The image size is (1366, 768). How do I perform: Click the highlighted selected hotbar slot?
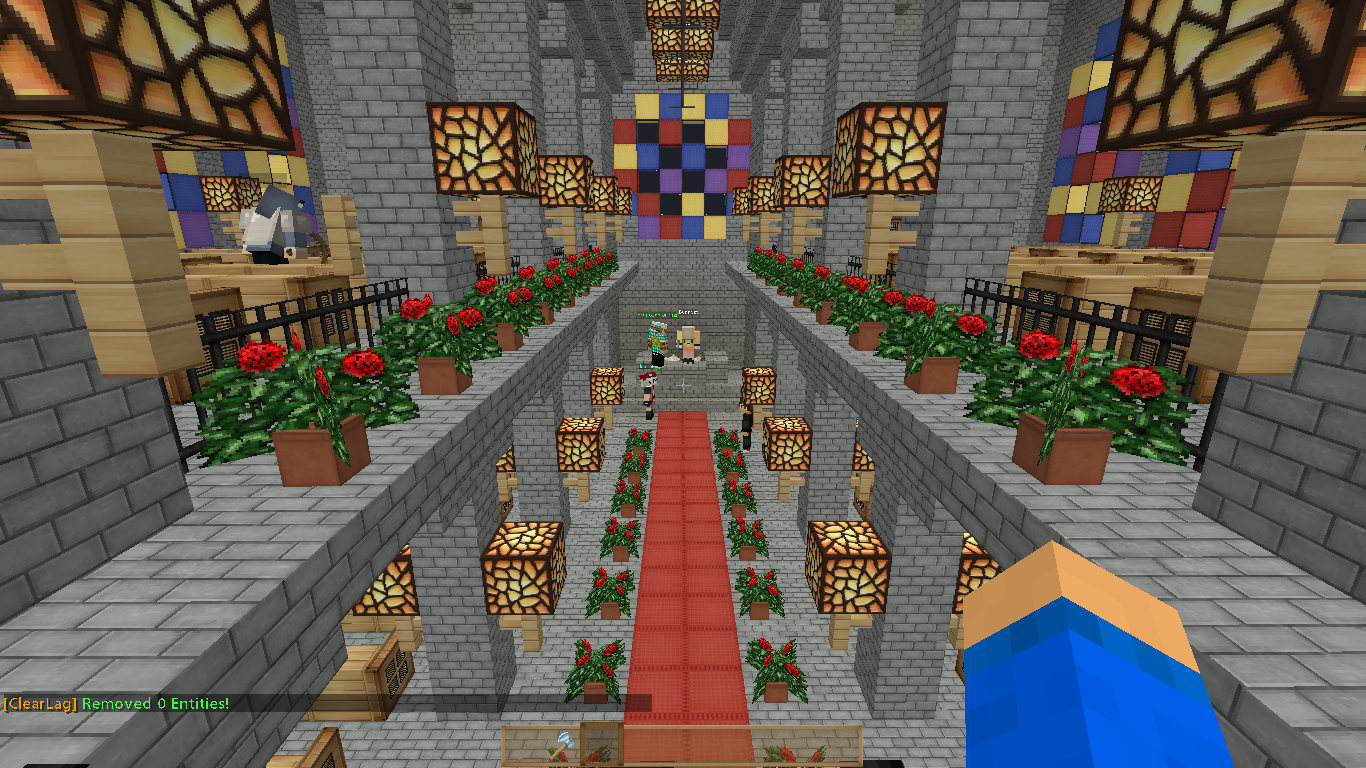(x=602, y=746)
